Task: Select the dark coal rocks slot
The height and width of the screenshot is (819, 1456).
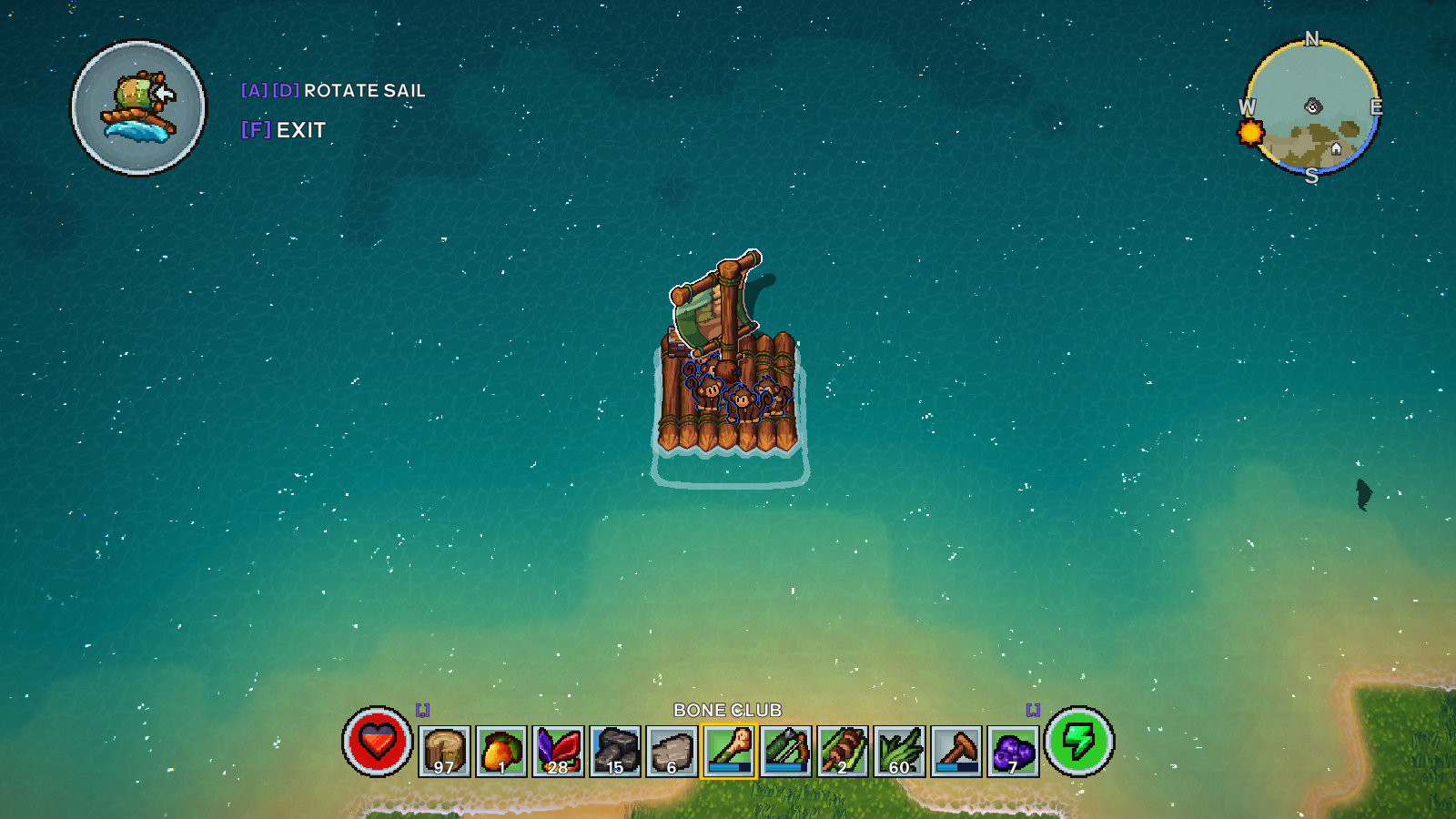Action: (615, 752)
